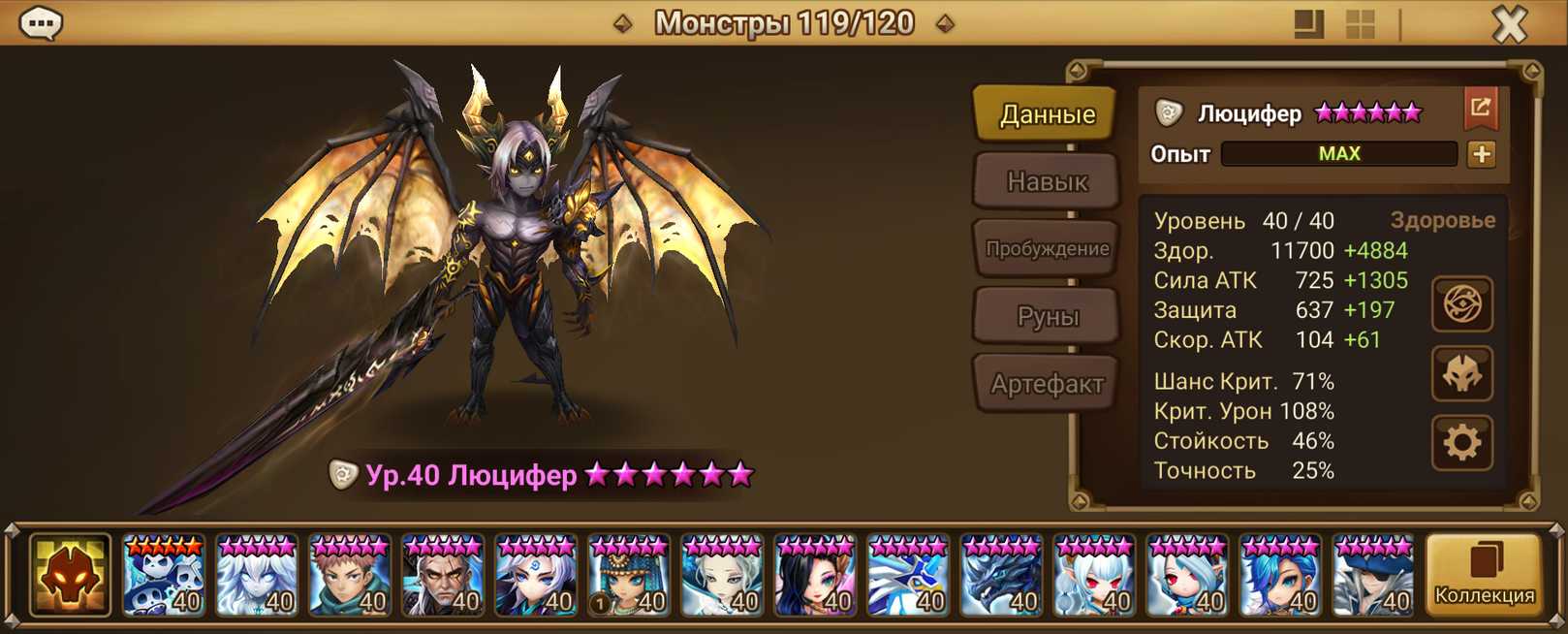Select the teal headdress monster marked with a 1

tap(629, 576)
